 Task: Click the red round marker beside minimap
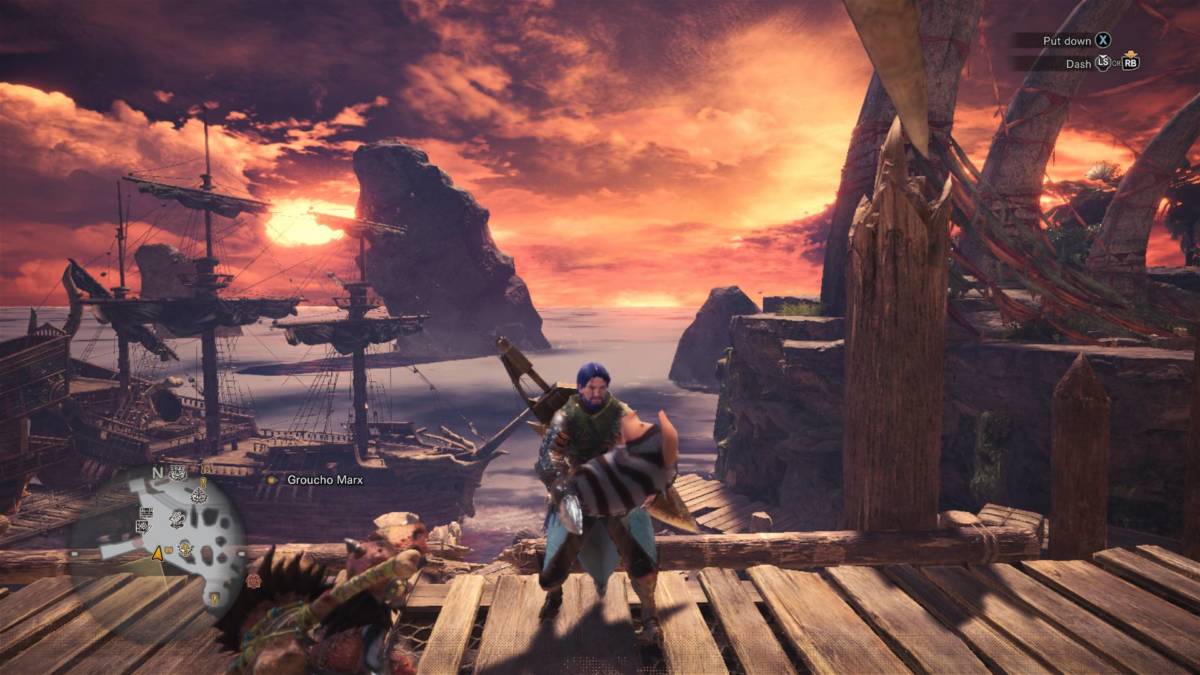tap(254, 581)
